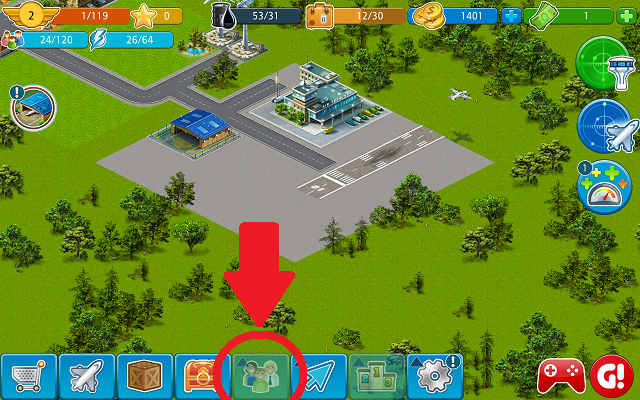This screenshot has height=400, width=640.
Task: Open the red treasure chest menu
Action: [x=203, y=377]
